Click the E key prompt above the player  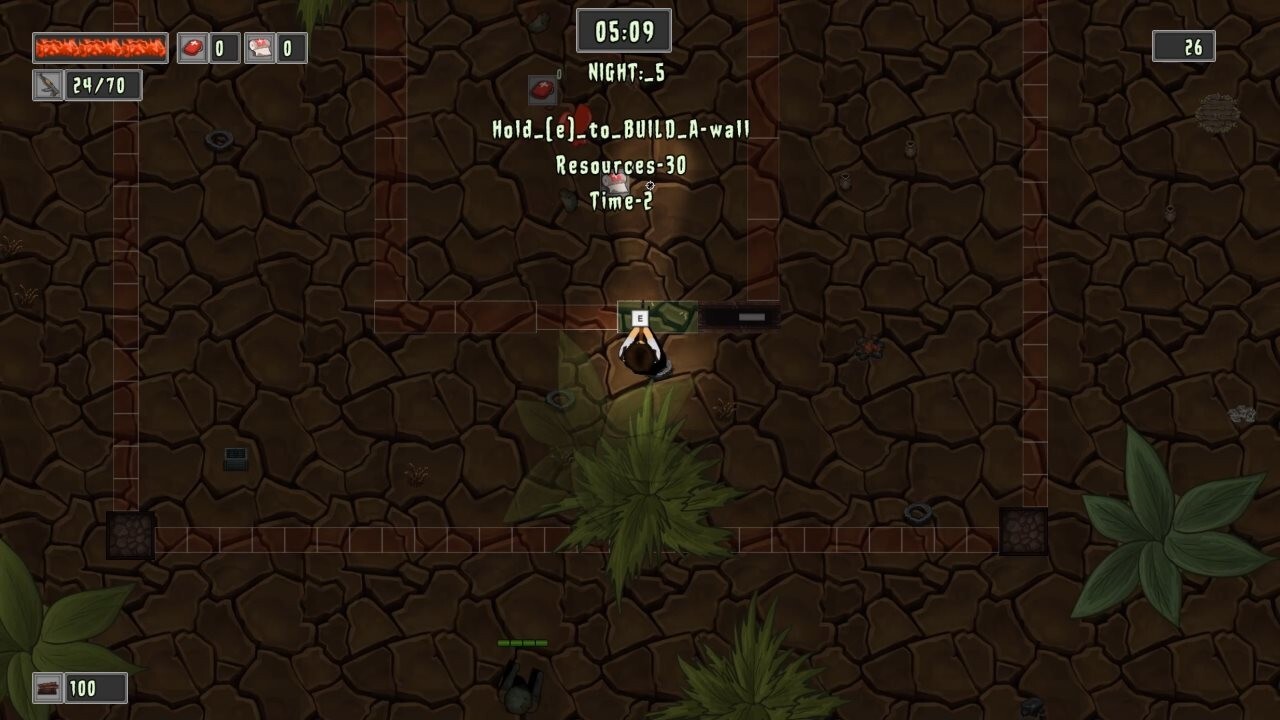tap(639, 317)
